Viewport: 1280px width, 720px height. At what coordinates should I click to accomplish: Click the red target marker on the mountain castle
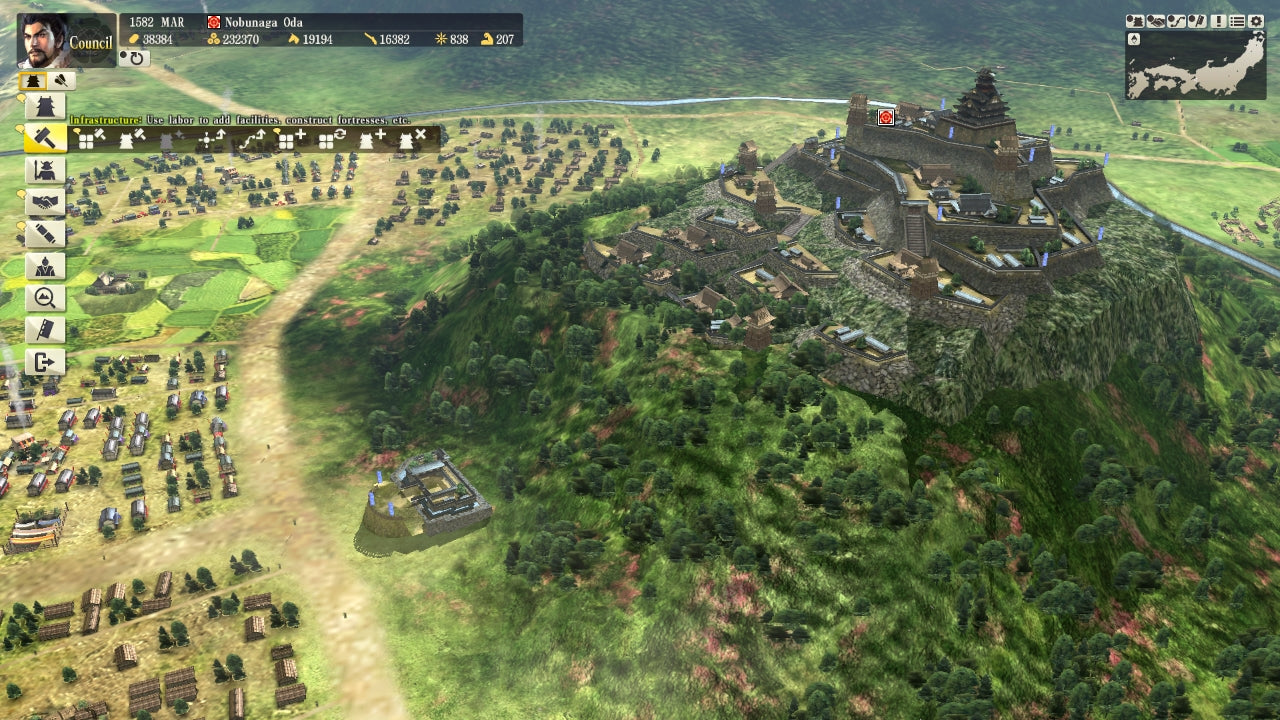[884, 116]
